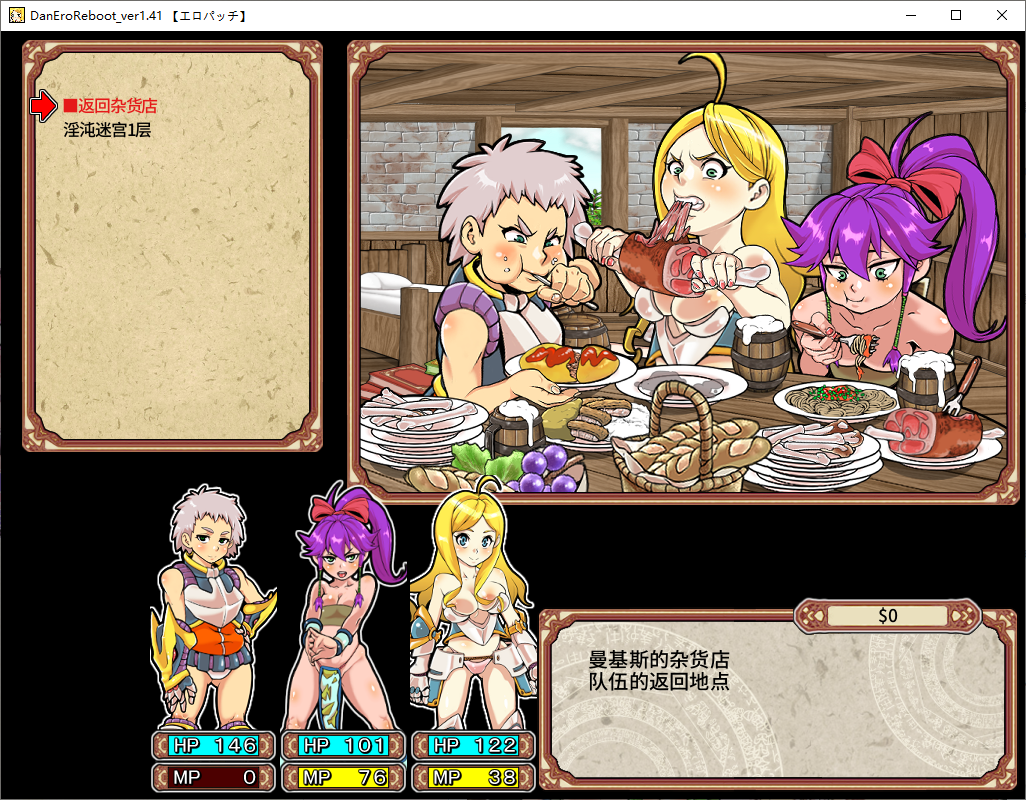Minimize the game window
The height and width of the screenshot is (800, 1026).
click(910, 15)
